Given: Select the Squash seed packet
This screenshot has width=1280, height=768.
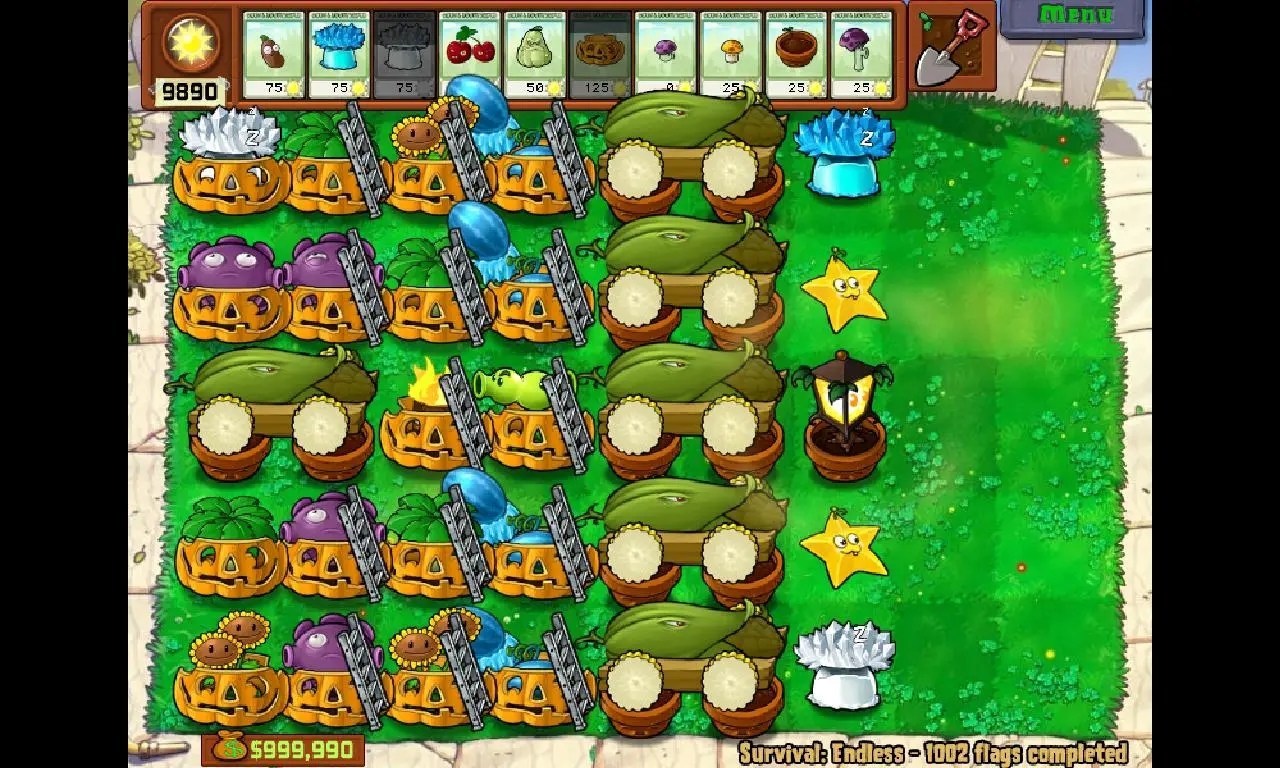Looking at the screenshot, I should [x=535, y=54].
